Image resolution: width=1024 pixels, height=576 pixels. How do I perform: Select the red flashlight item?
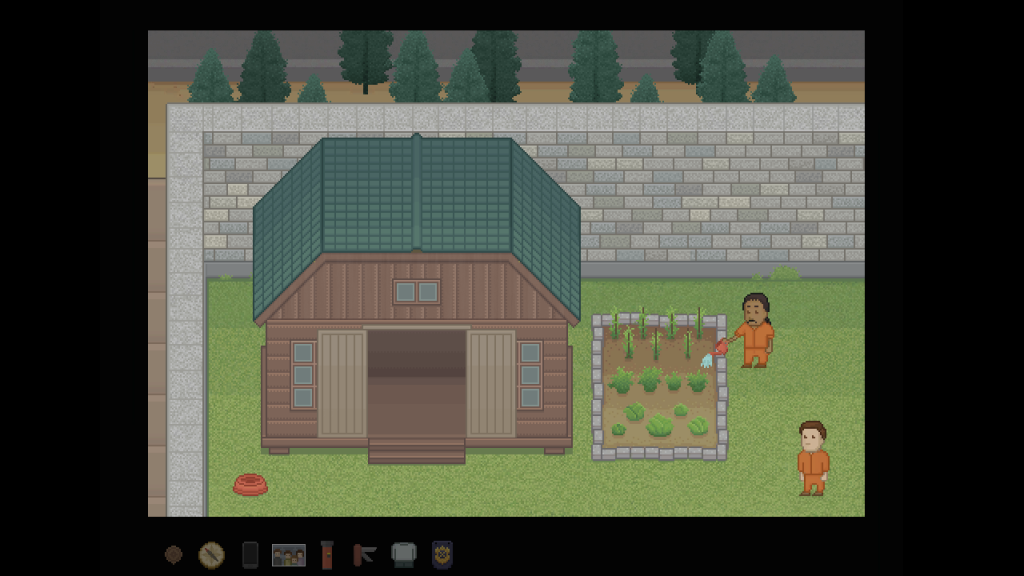click(x=326, y=554)
